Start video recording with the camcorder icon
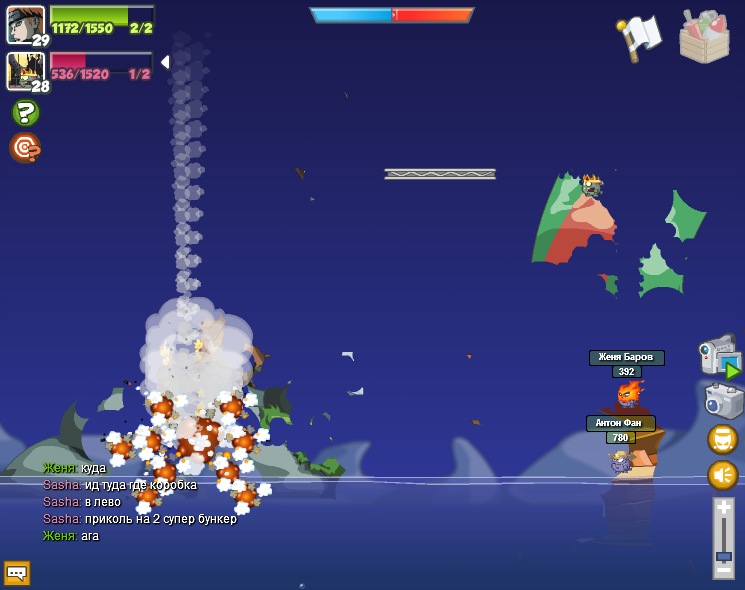This screenshot has width=745, height=590. click(718, 357)
